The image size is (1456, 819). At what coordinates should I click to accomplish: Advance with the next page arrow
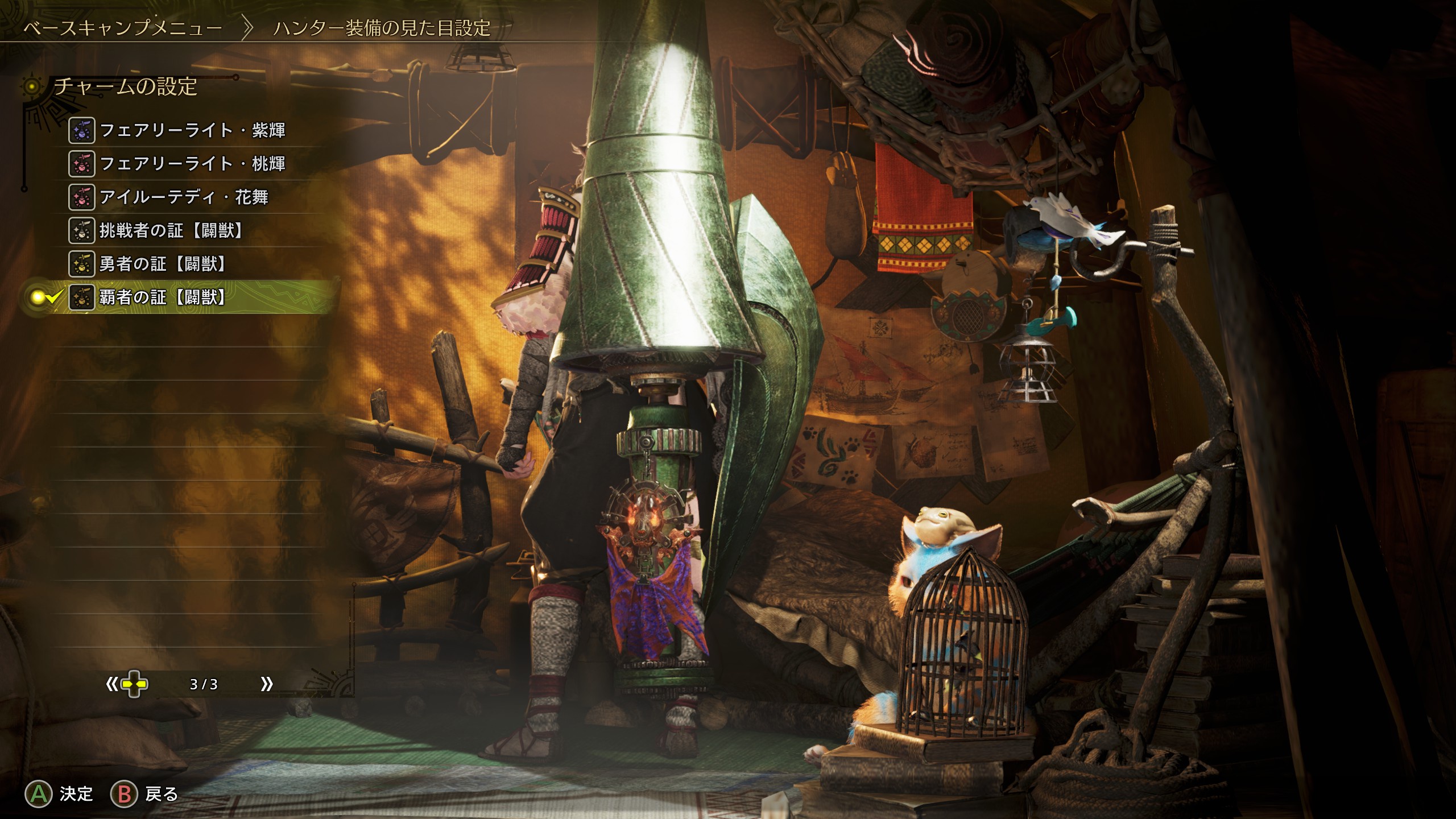point(266,684)
